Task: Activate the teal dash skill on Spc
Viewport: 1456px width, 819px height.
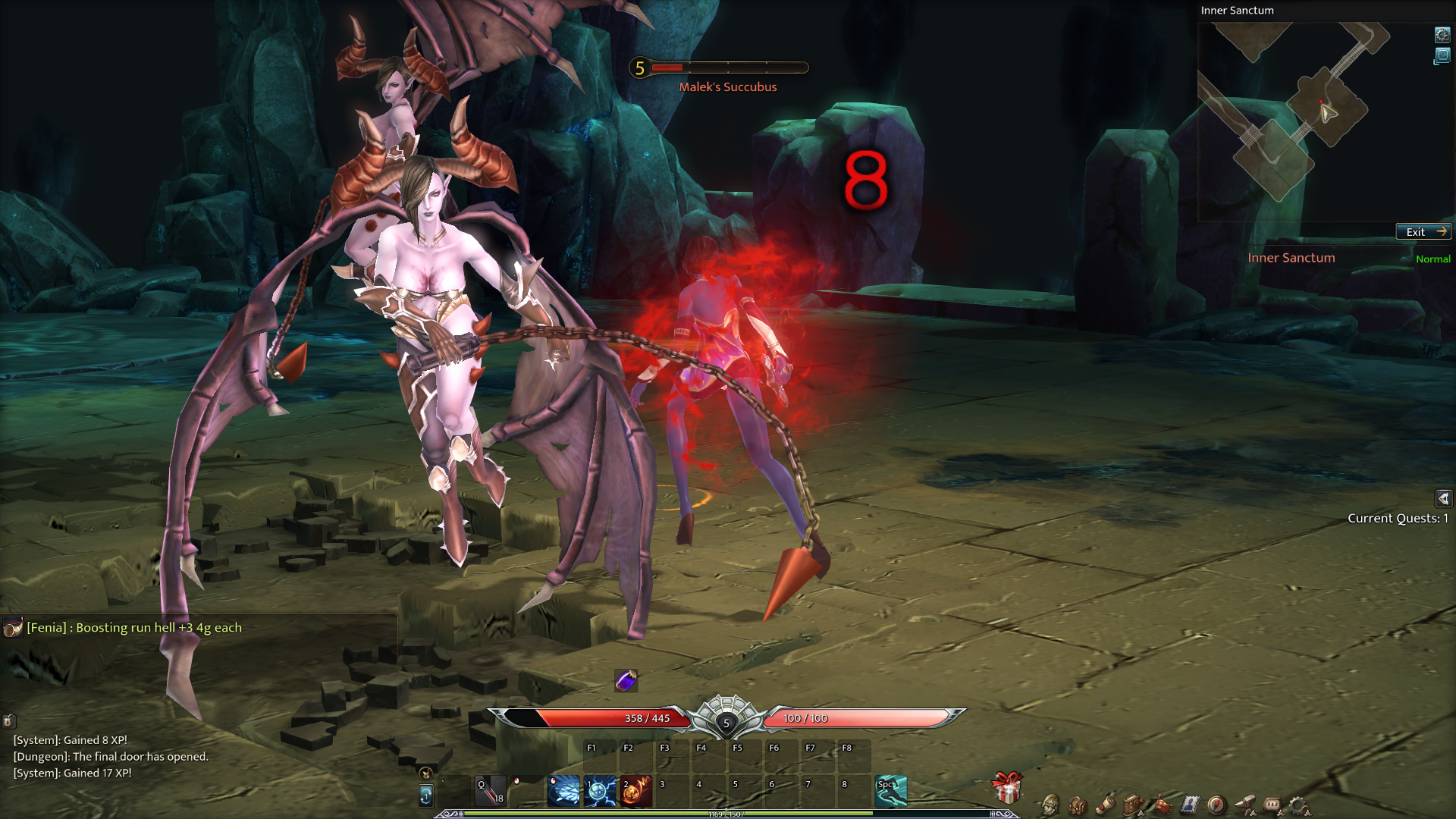Action: [891, 791]
